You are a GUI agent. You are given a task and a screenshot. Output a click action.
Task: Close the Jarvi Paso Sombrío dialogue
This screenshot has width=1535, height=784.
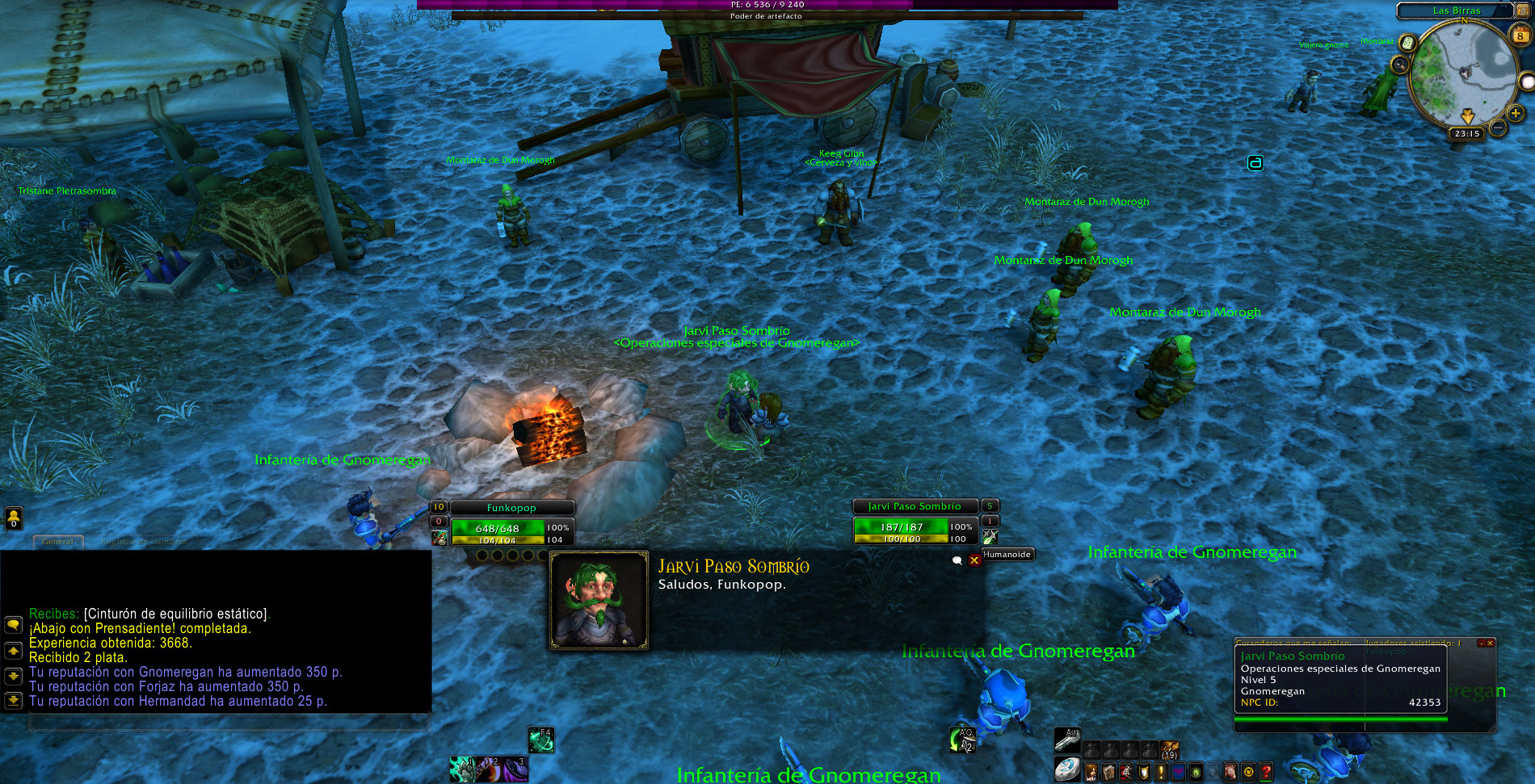pos(974,560)
